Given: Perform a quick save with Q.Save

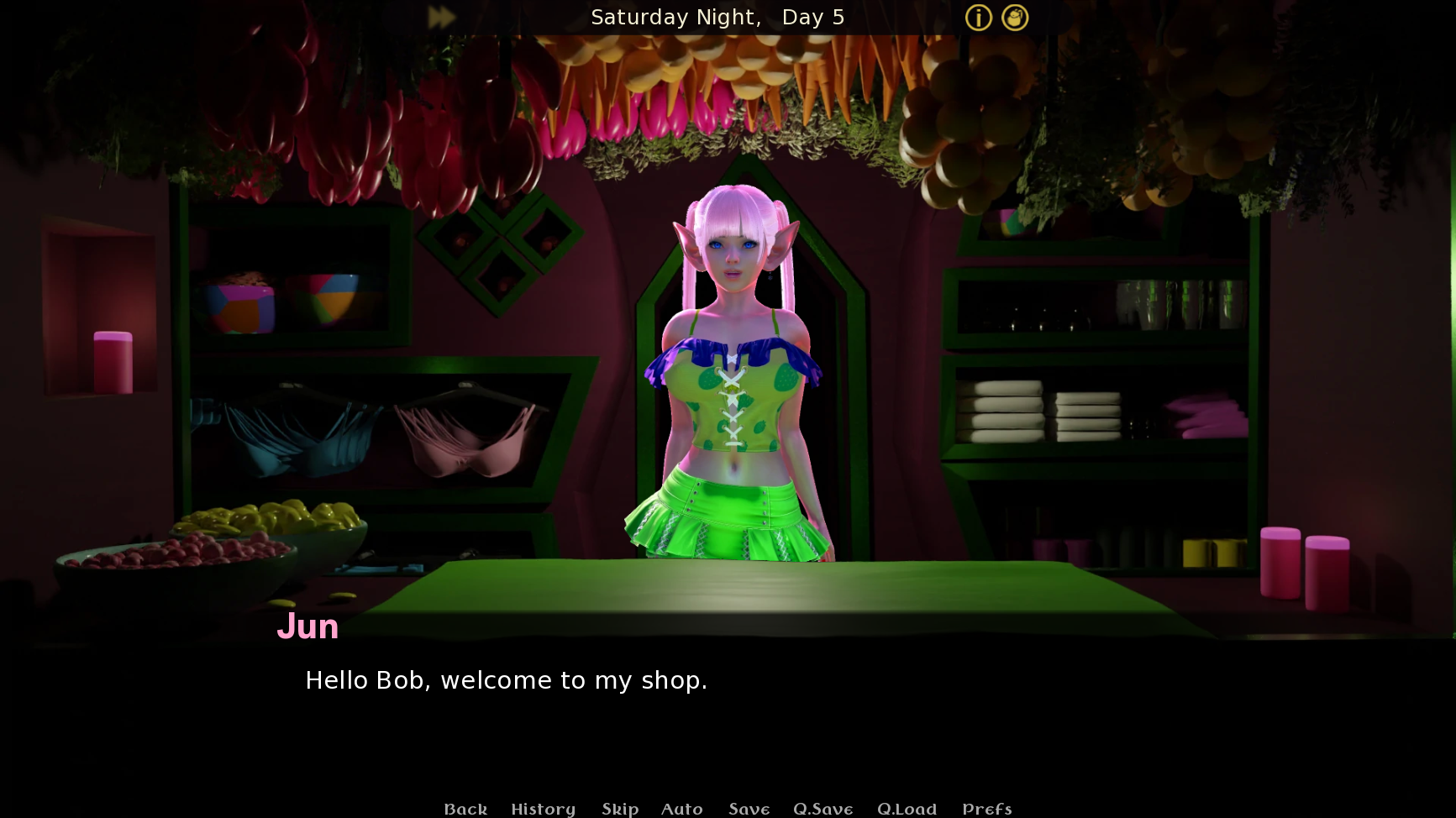Looking at the screenshot, I should [x=823, y=809].
